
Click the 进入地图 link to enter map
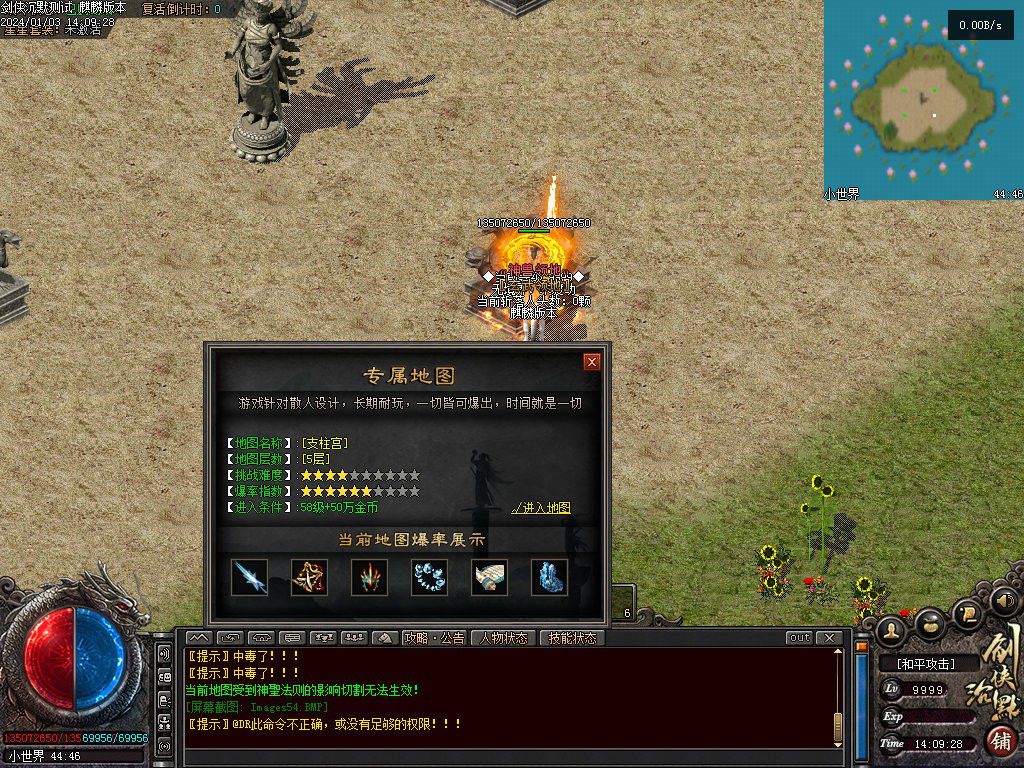click(541, 508)
